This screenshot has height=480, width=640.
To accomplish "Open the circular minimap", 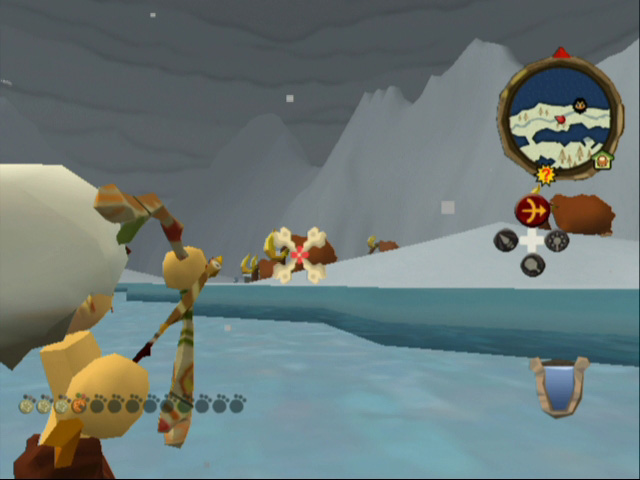I will [559, 118].
